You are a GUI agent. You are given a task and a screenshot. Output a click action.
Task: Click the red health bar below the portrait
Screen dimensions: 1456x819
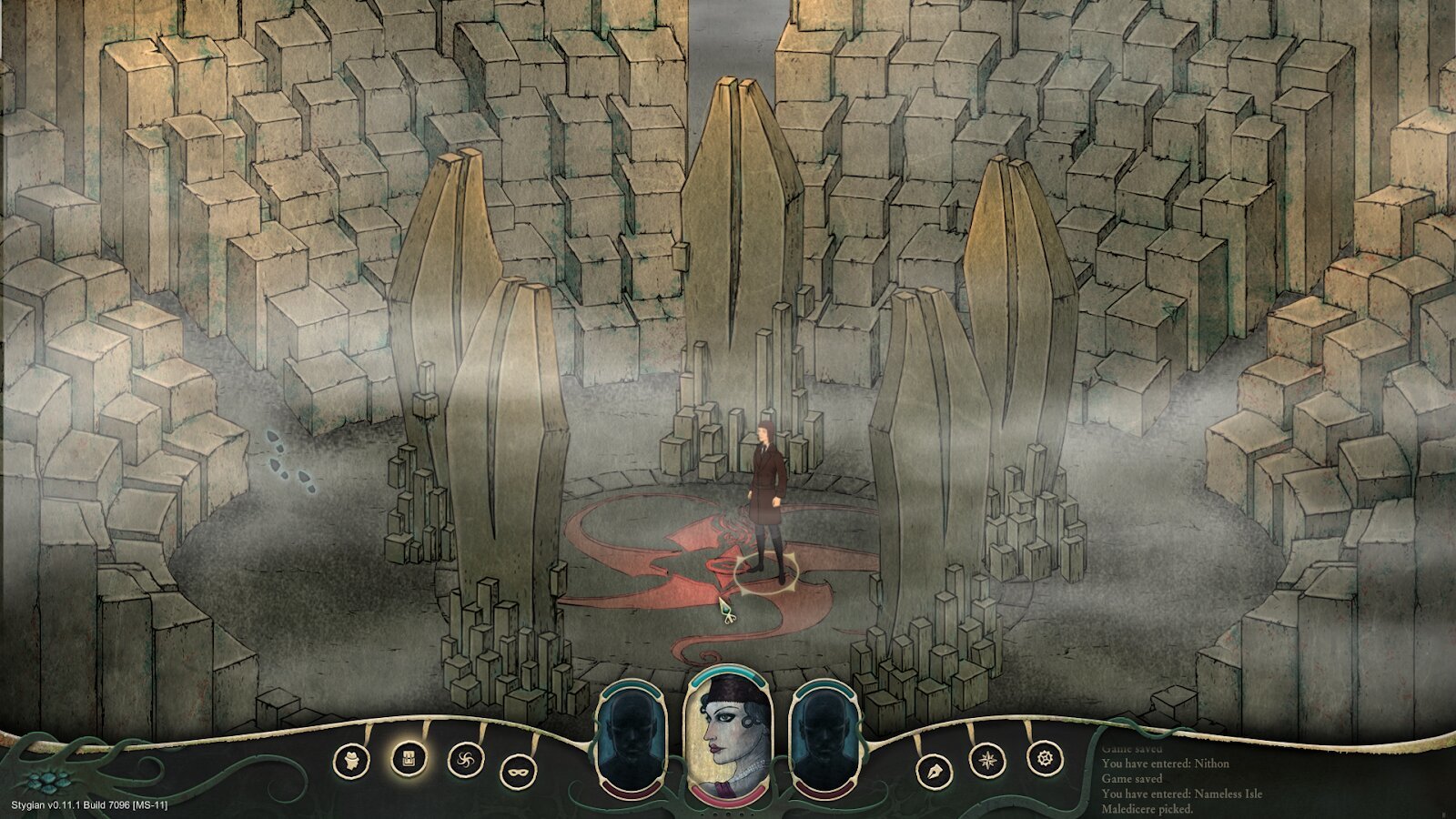pos(728,795)
